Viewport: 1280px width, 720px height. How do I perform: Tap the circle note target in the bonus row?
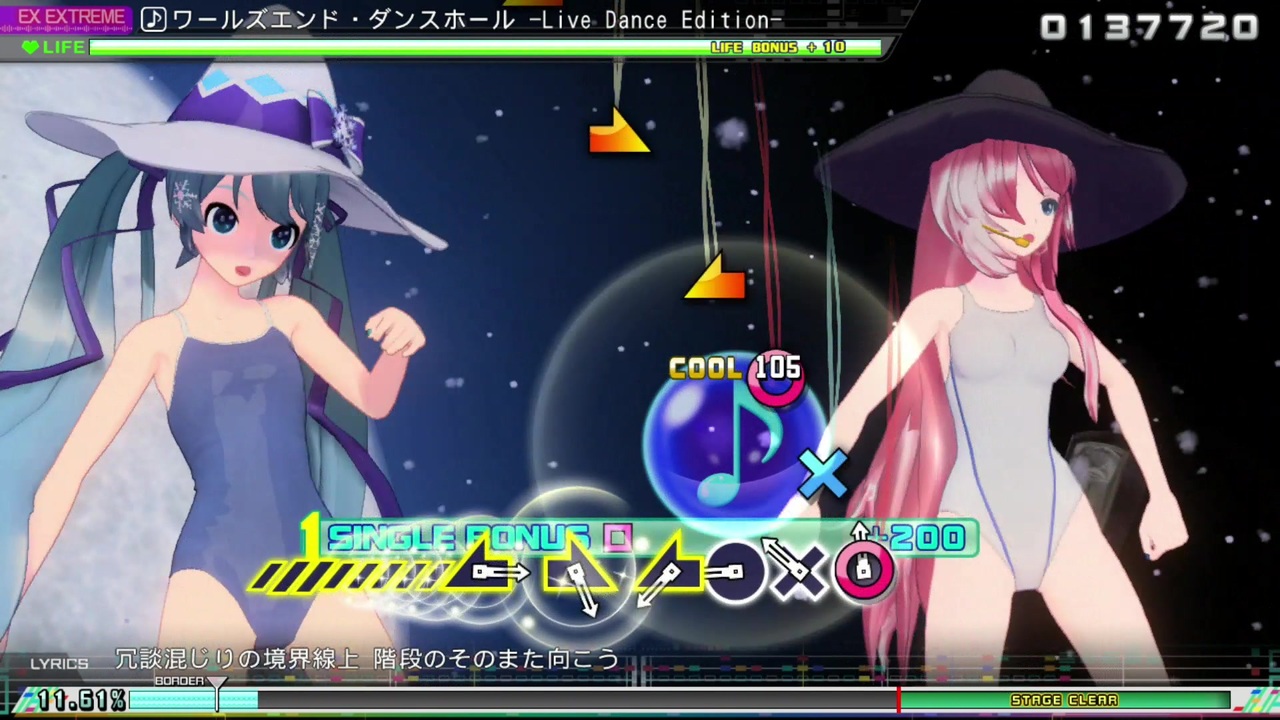[735, 572]
